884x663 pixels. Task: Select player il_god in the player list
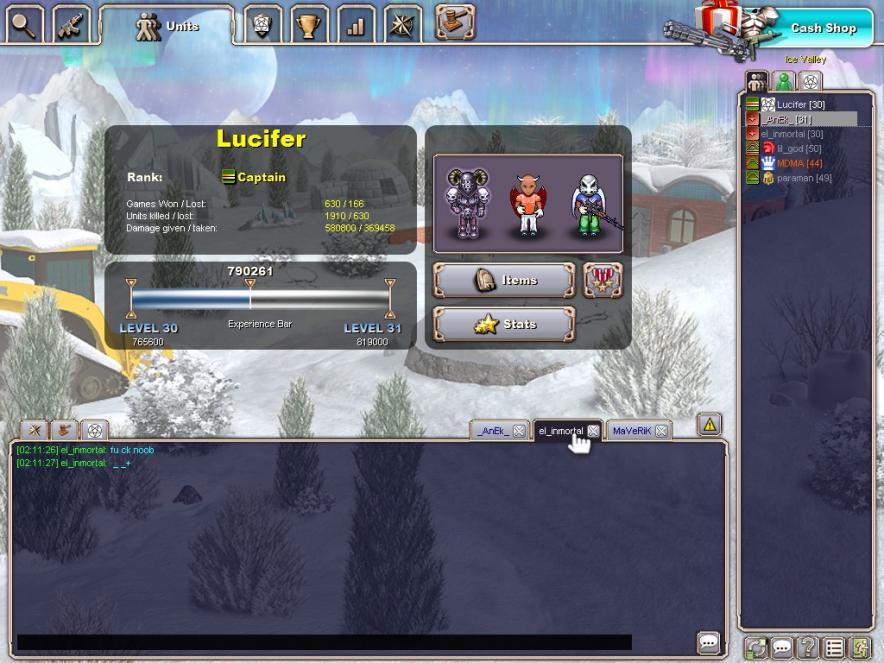tap(790, 148)
